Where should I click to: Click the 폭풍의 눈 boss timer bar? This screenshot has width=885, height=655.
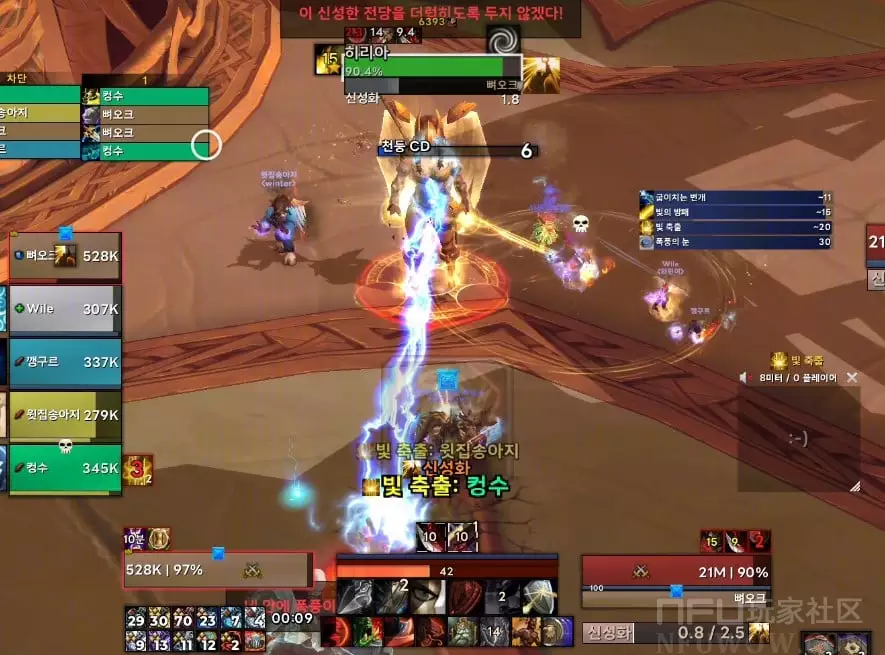(736, 242)
